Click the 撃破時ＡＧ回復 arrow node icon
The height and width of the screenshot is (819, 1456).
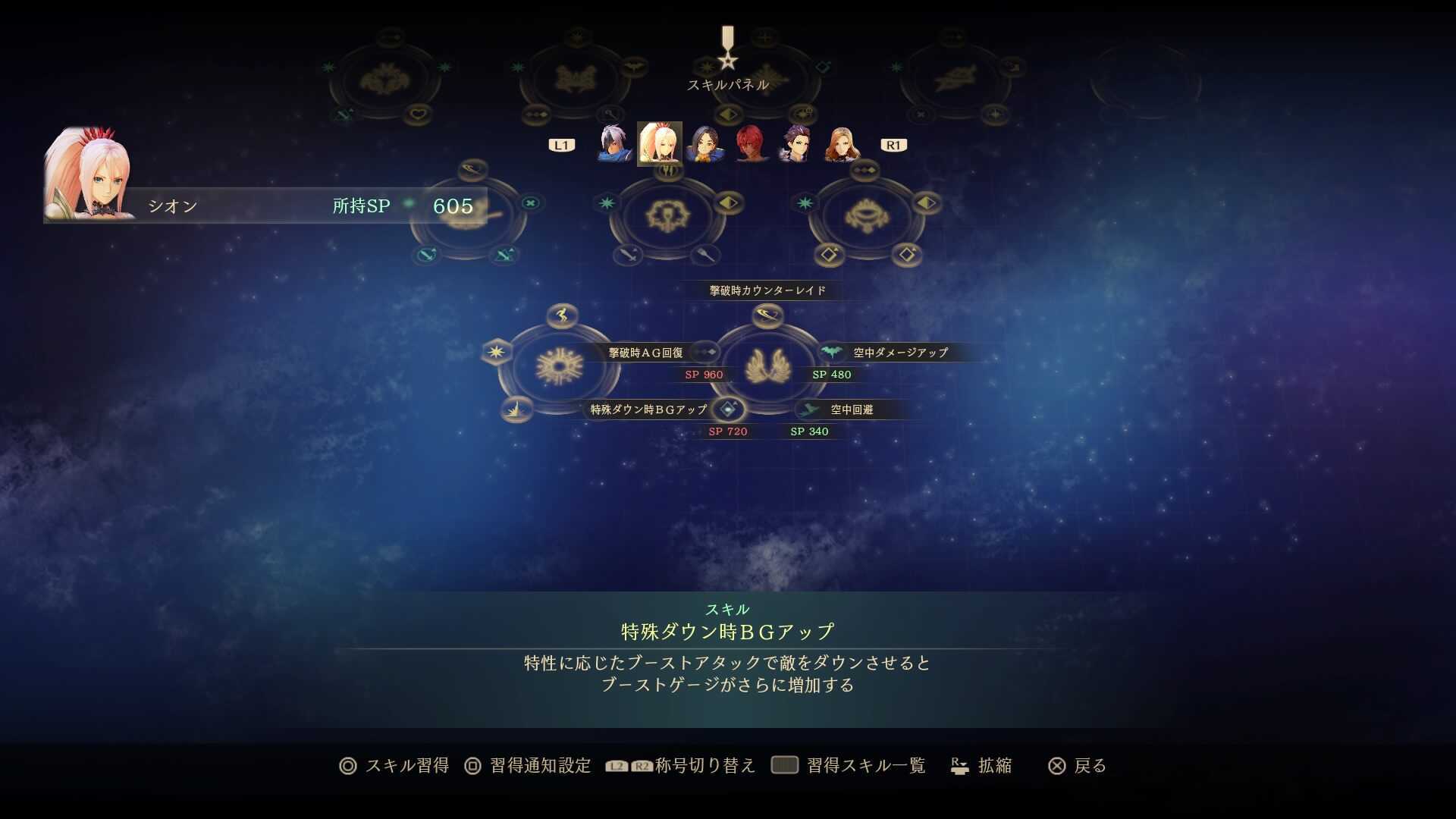tap(704, 352)
